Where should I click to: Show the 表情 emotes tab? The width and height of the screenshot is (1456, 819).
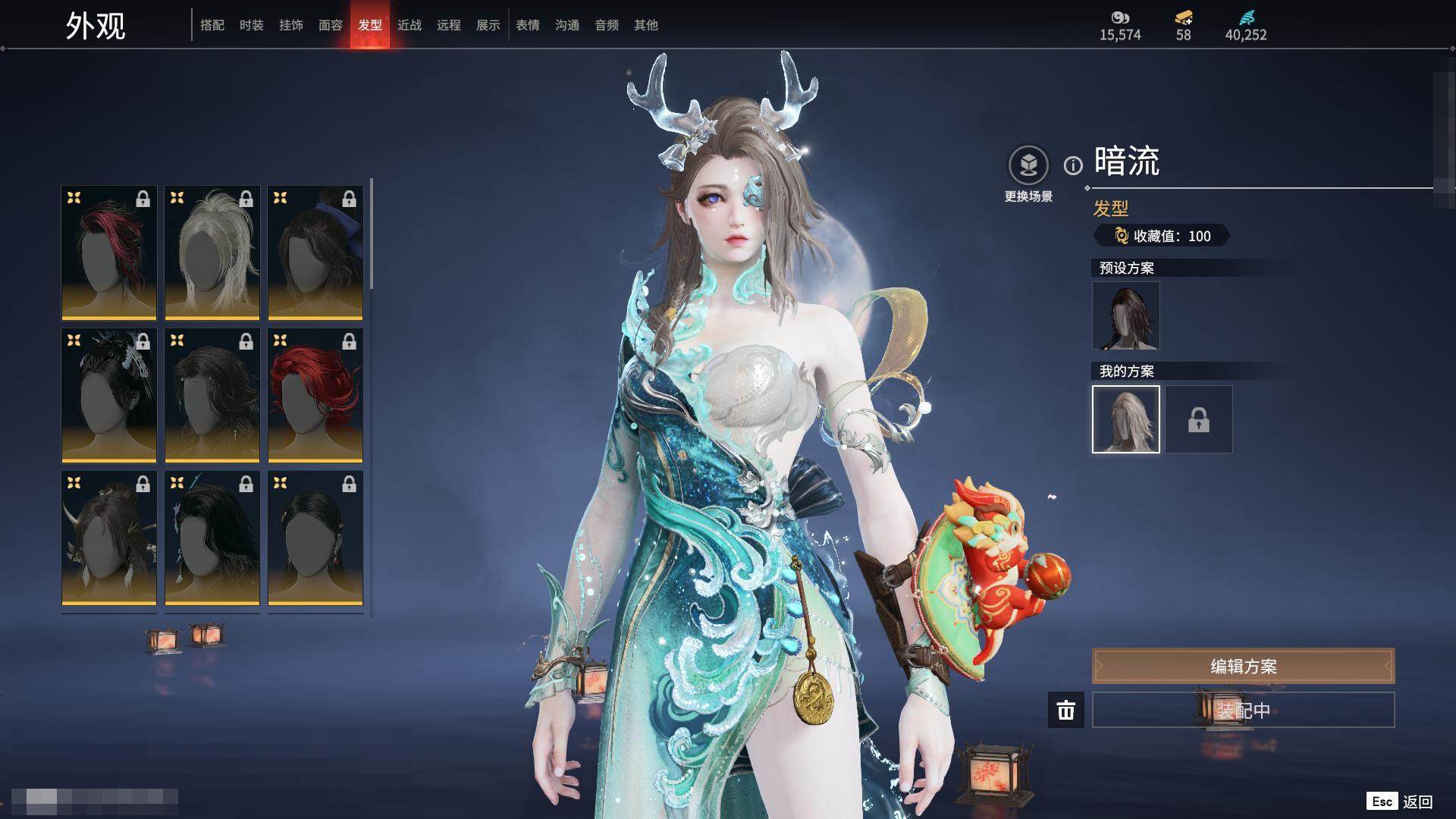[528, 25]
